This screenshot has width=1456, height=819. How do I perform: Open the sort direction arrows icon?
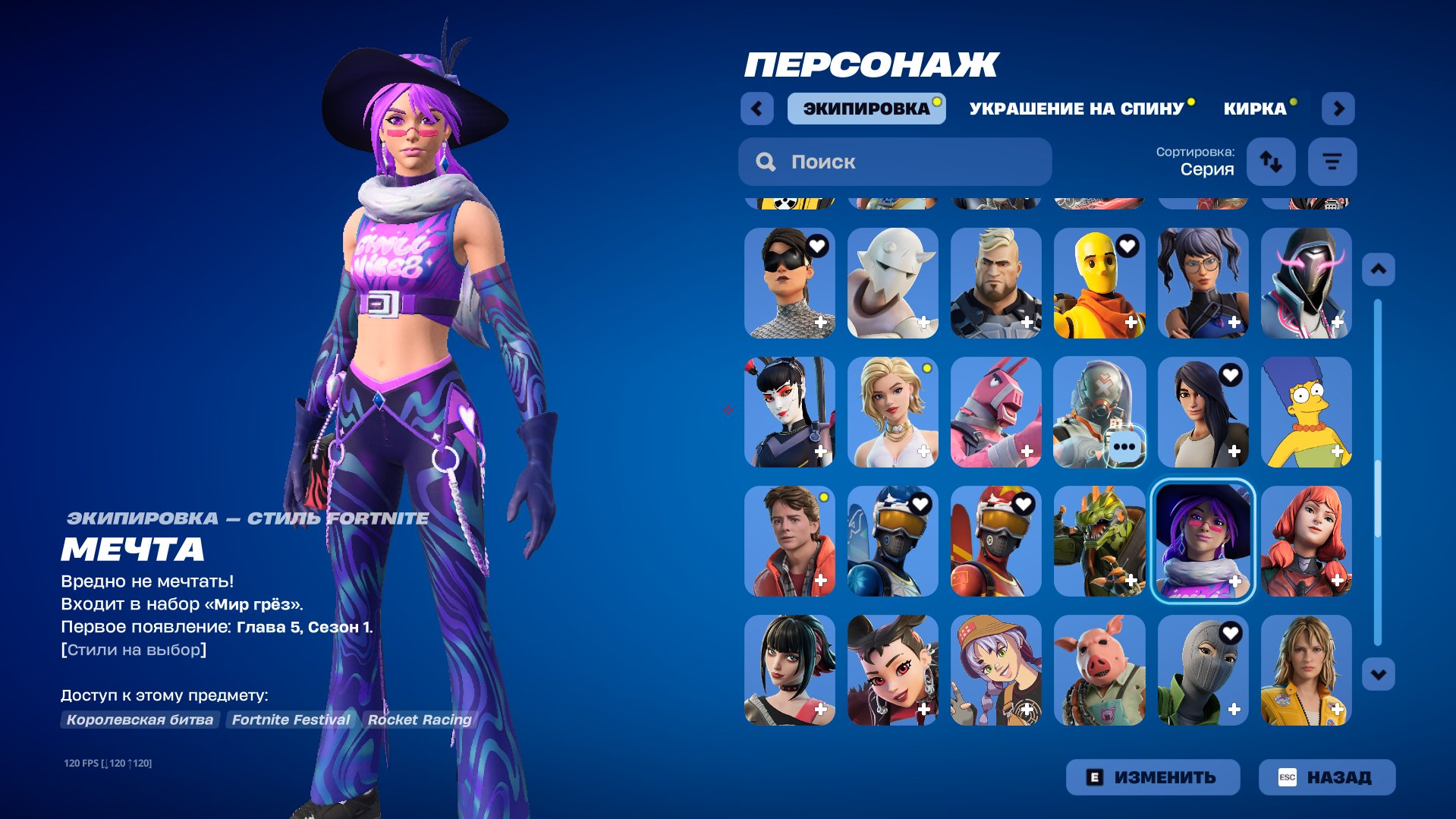(1271, 161)
